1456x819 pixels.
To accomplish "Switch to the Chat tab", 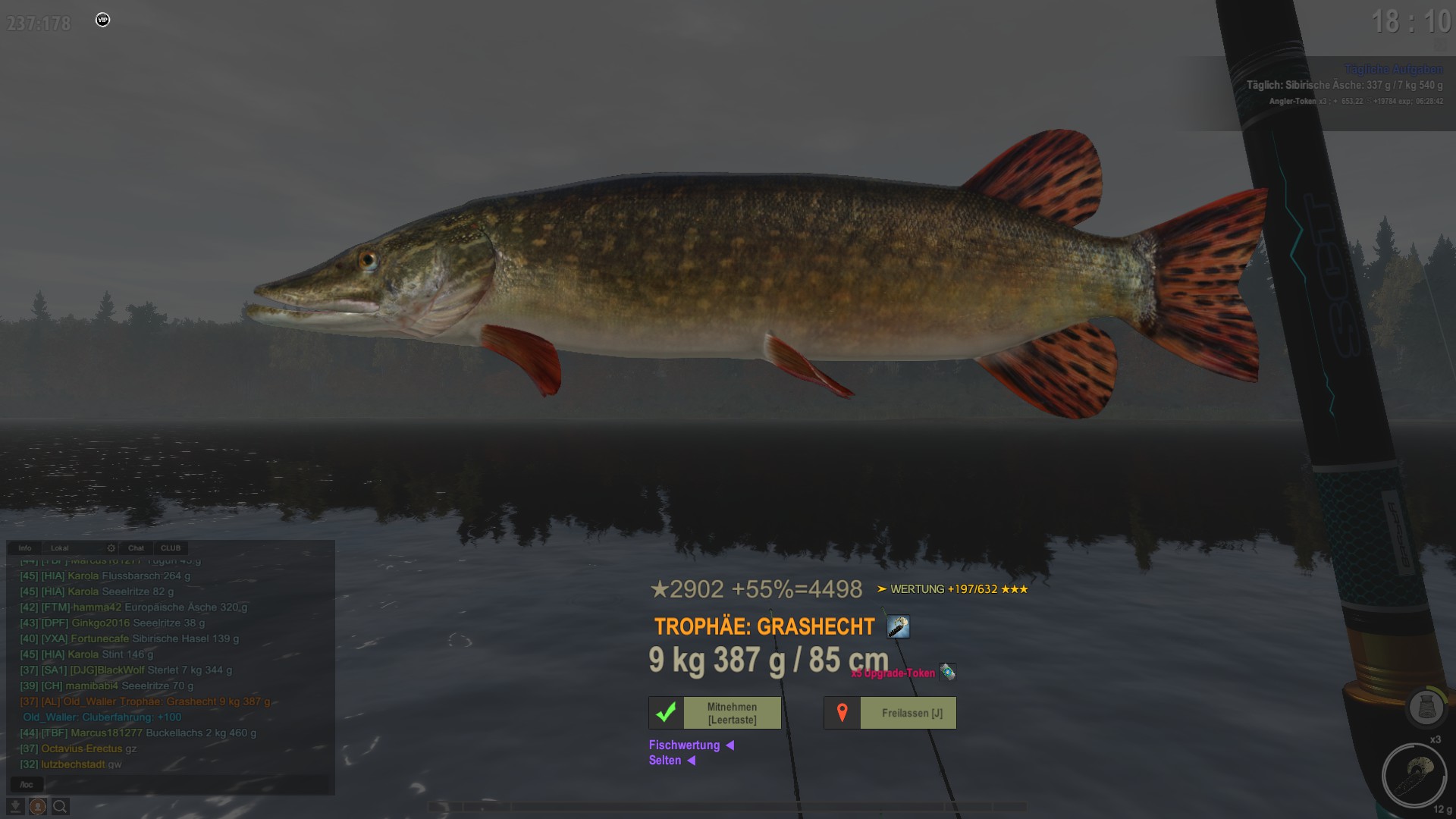I will pyautogui.click(x=136, y=548).
